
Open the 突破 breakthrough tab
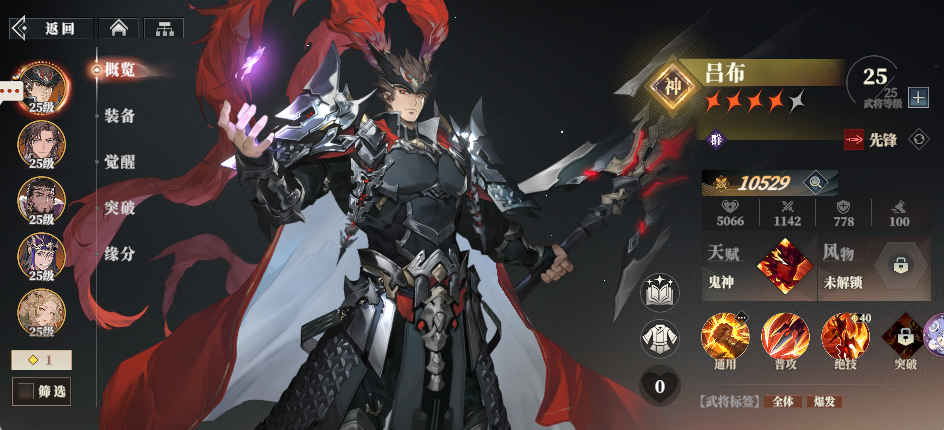coord(120,208)
